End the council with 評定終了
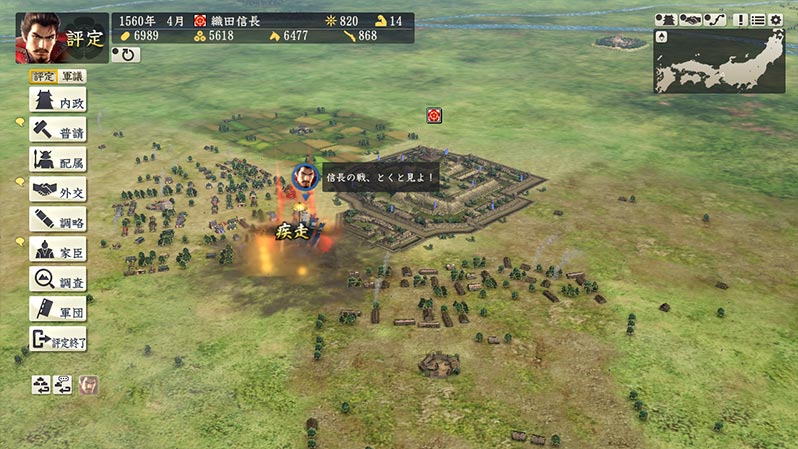 [x=57, y=339]
